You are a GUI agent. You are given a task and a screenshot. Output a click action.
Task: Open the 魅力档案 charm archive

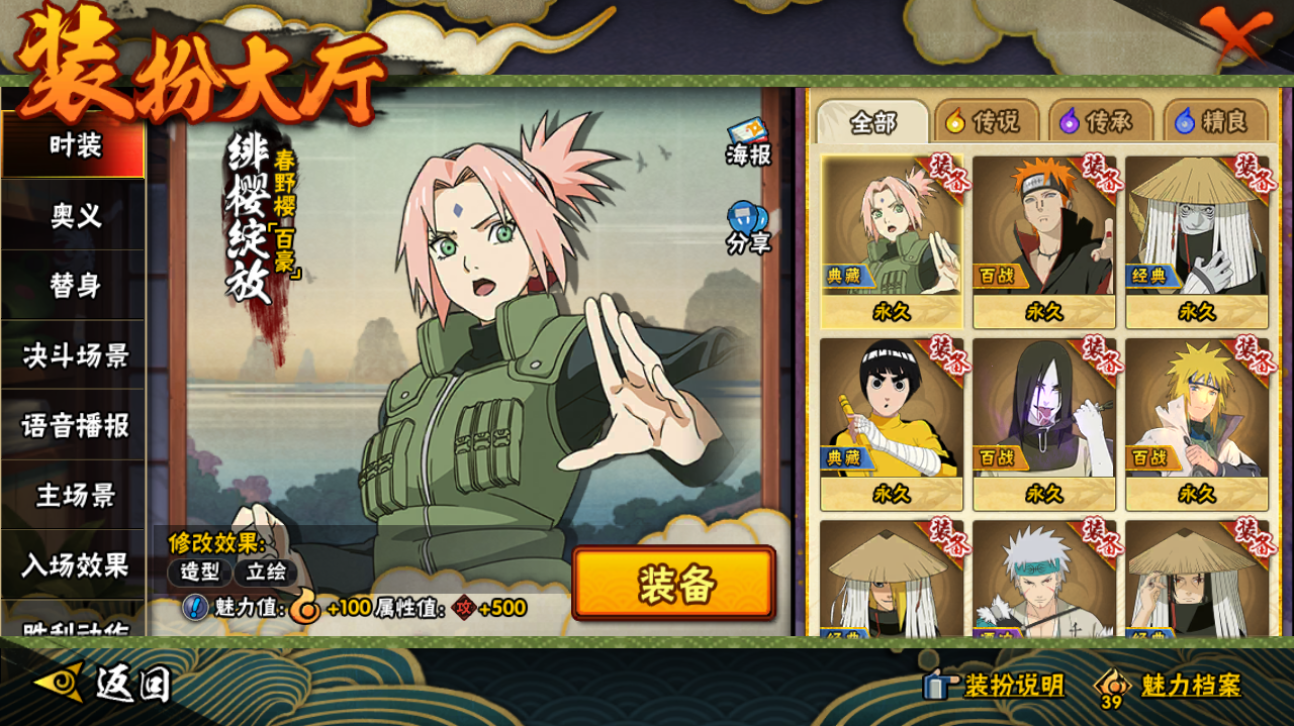point(1172,685)
